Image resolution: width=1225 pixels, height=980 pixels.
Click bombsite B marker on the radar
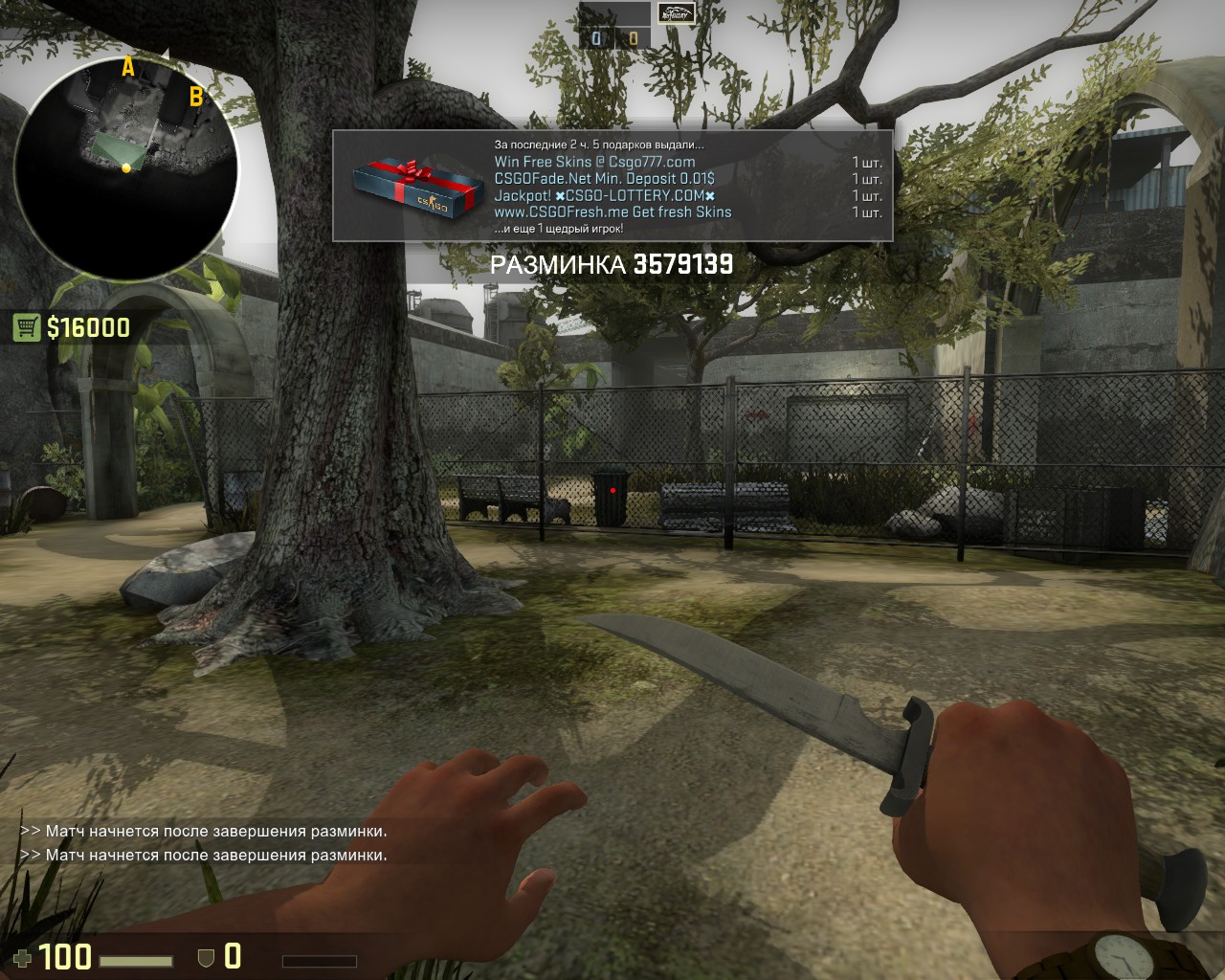(x=195, y=96)
